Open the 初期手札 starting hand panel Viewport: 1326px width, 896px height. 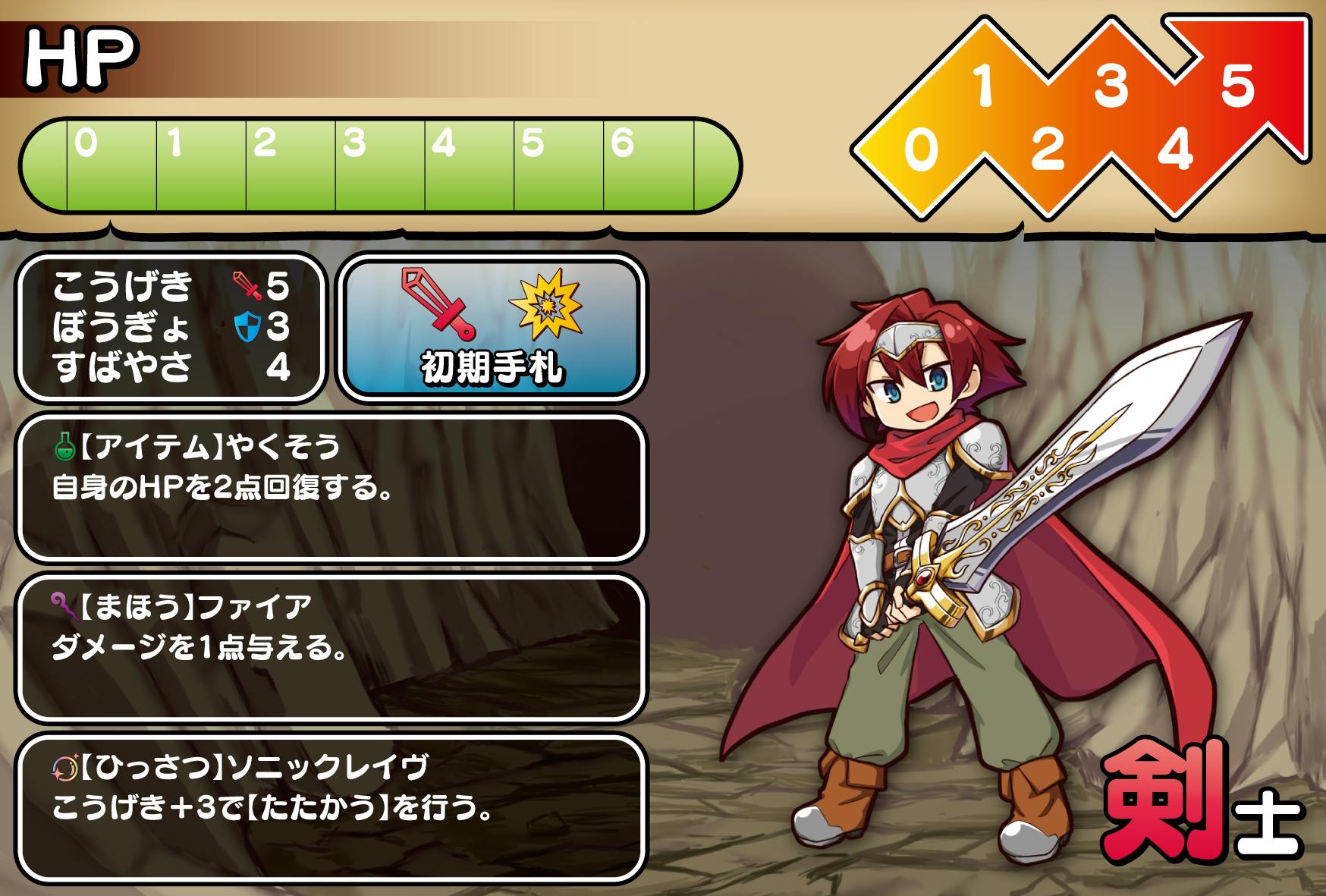click(x=492, y=328)
